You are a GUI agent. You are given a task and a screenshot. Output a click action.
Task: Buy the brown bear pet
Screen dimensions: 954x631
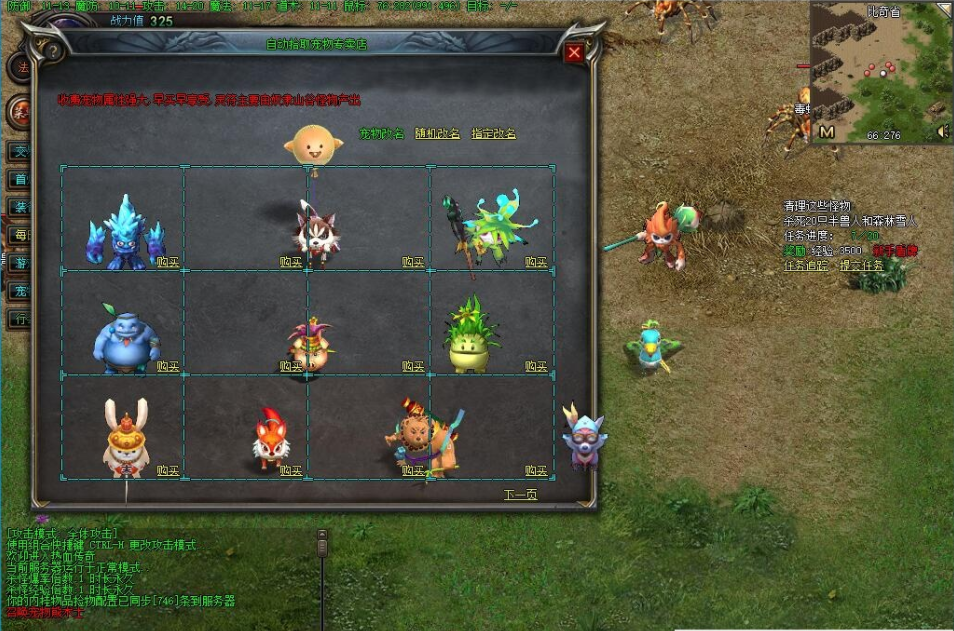pyautogui.click(x=414, y=470)
